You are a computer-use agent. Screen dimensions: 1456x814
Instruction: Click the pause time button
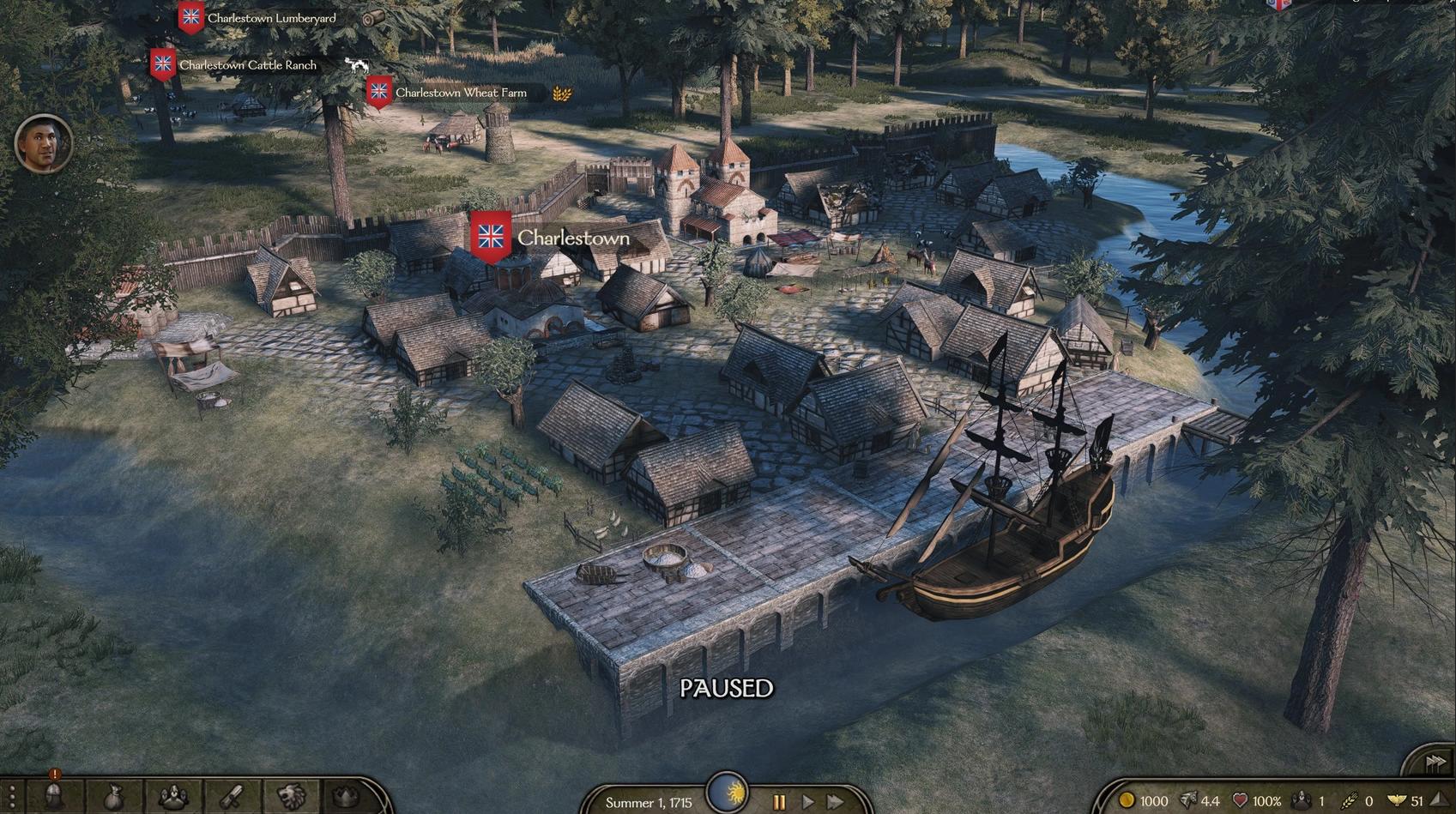779,802
